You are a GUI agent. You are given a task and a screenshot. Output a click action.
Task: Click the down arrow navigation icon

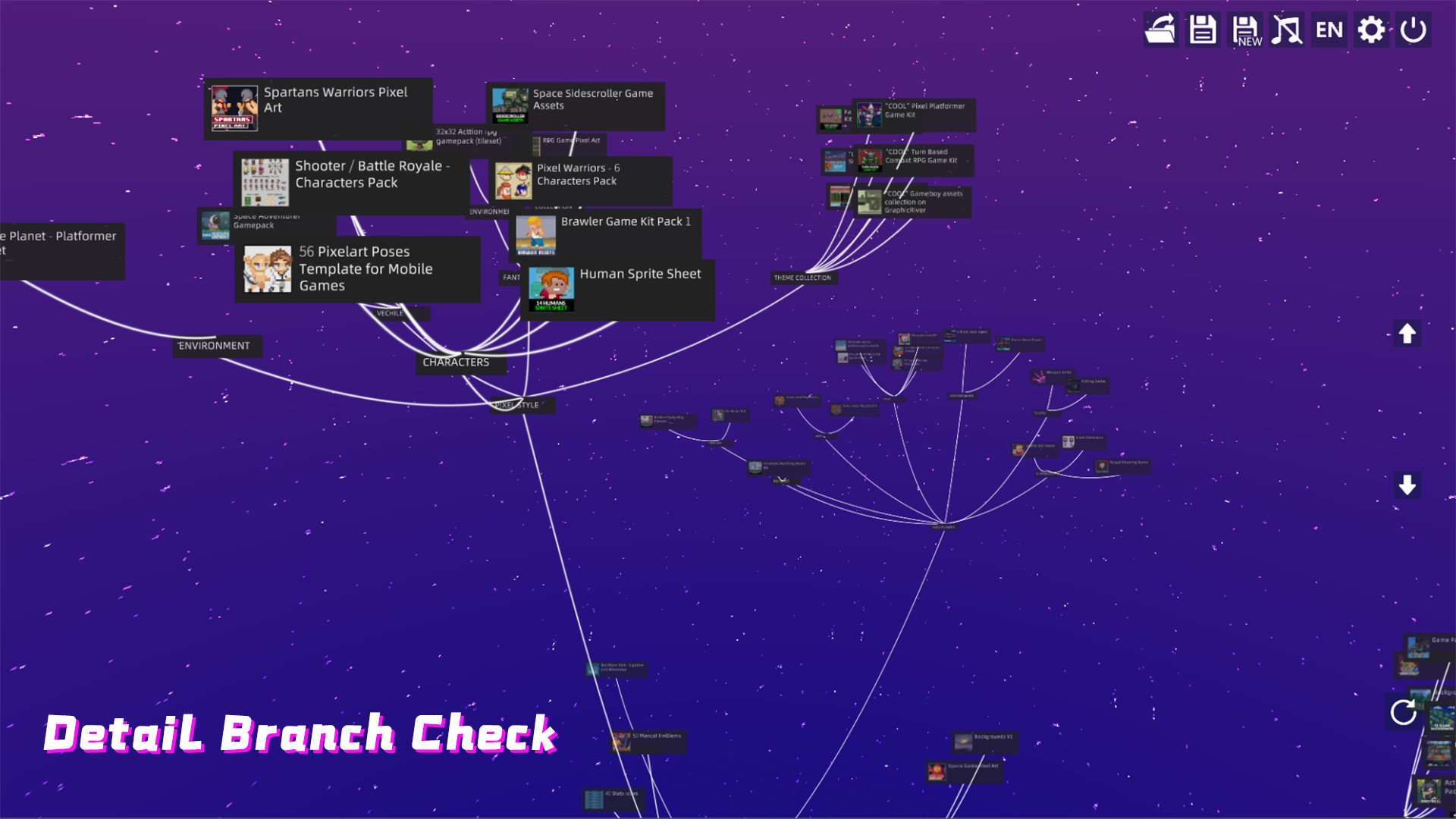1407,483
